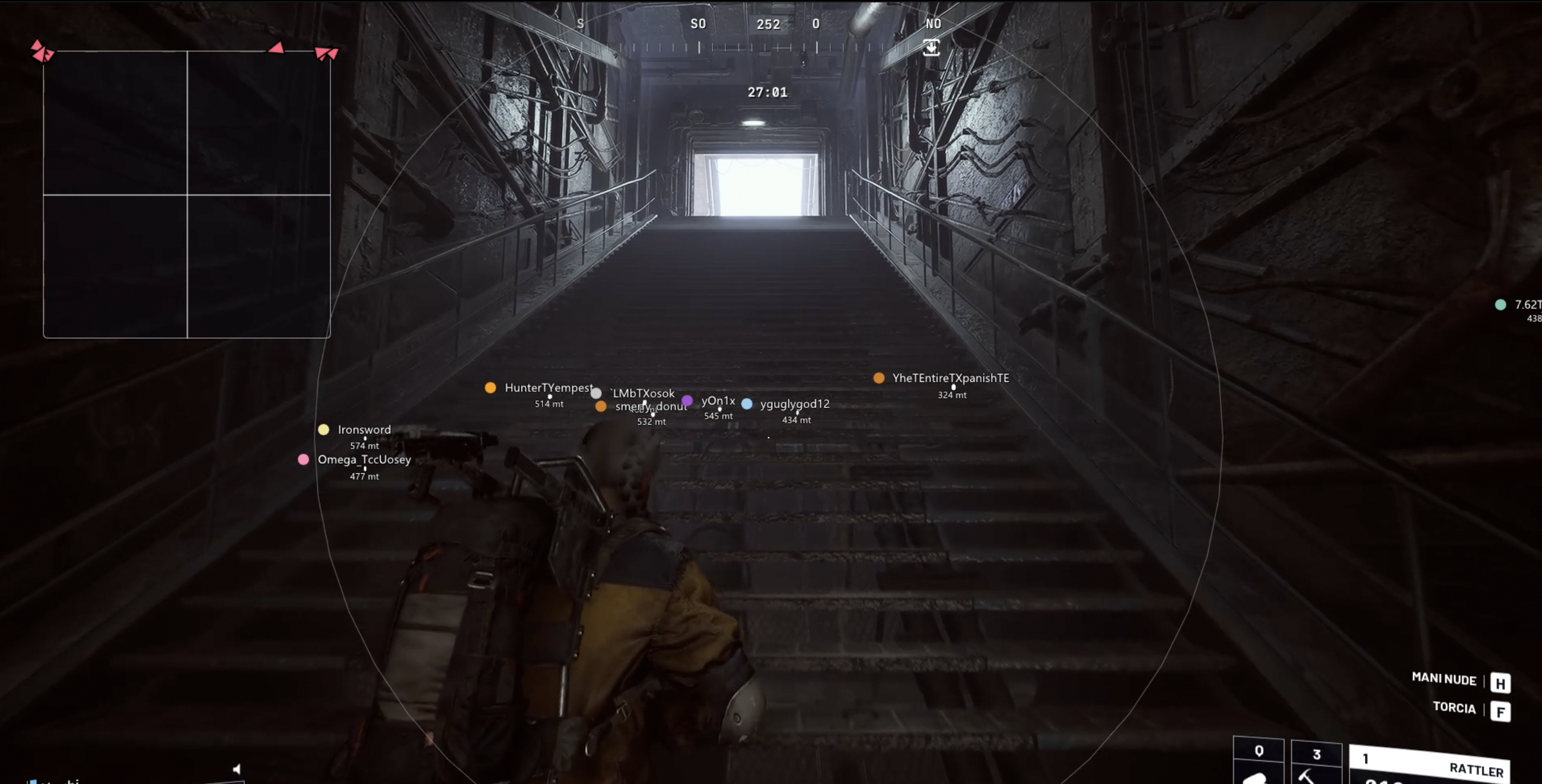Click the radar grid panel
The height and width of the screenshot is (784, 1542).
tap(187, 195)
